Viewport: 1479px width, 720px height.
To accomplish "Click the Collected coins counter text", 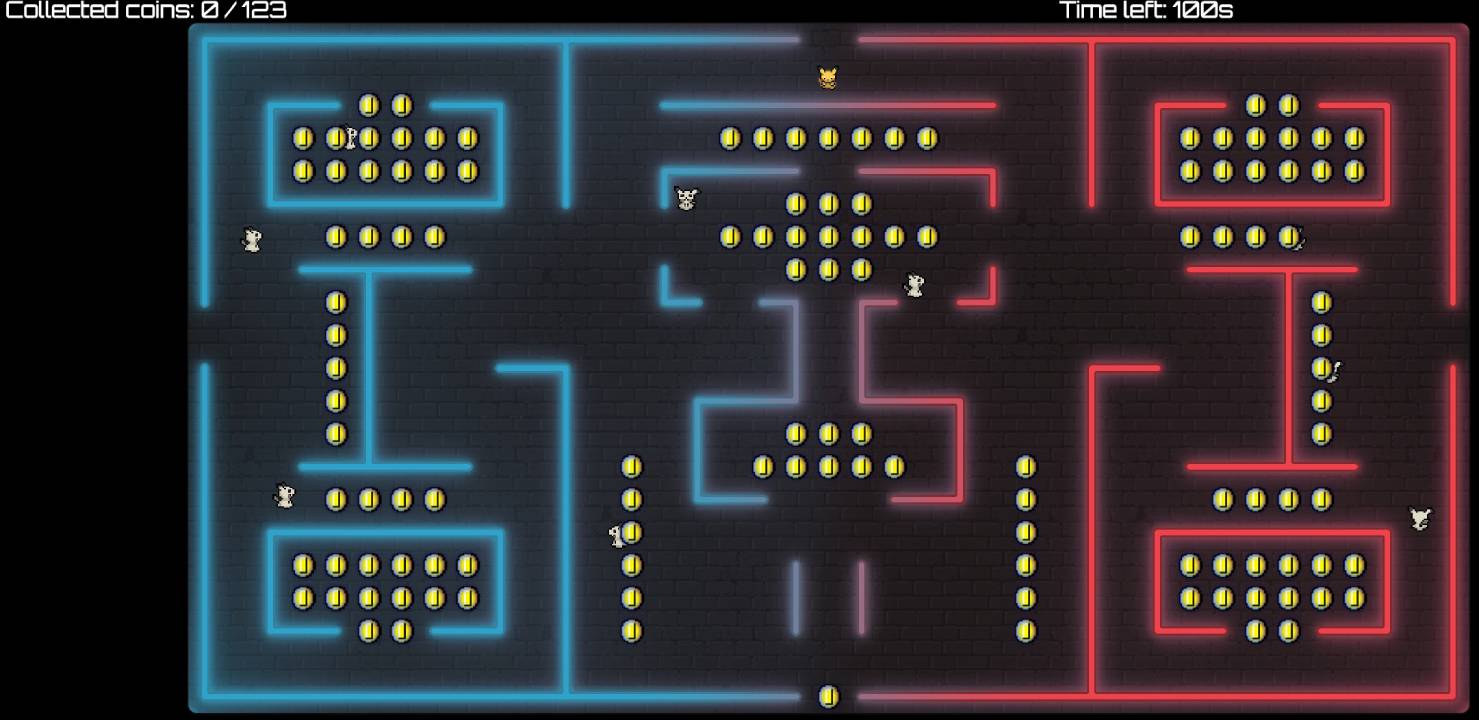I will pyautogui.click(x=140, y=12).
